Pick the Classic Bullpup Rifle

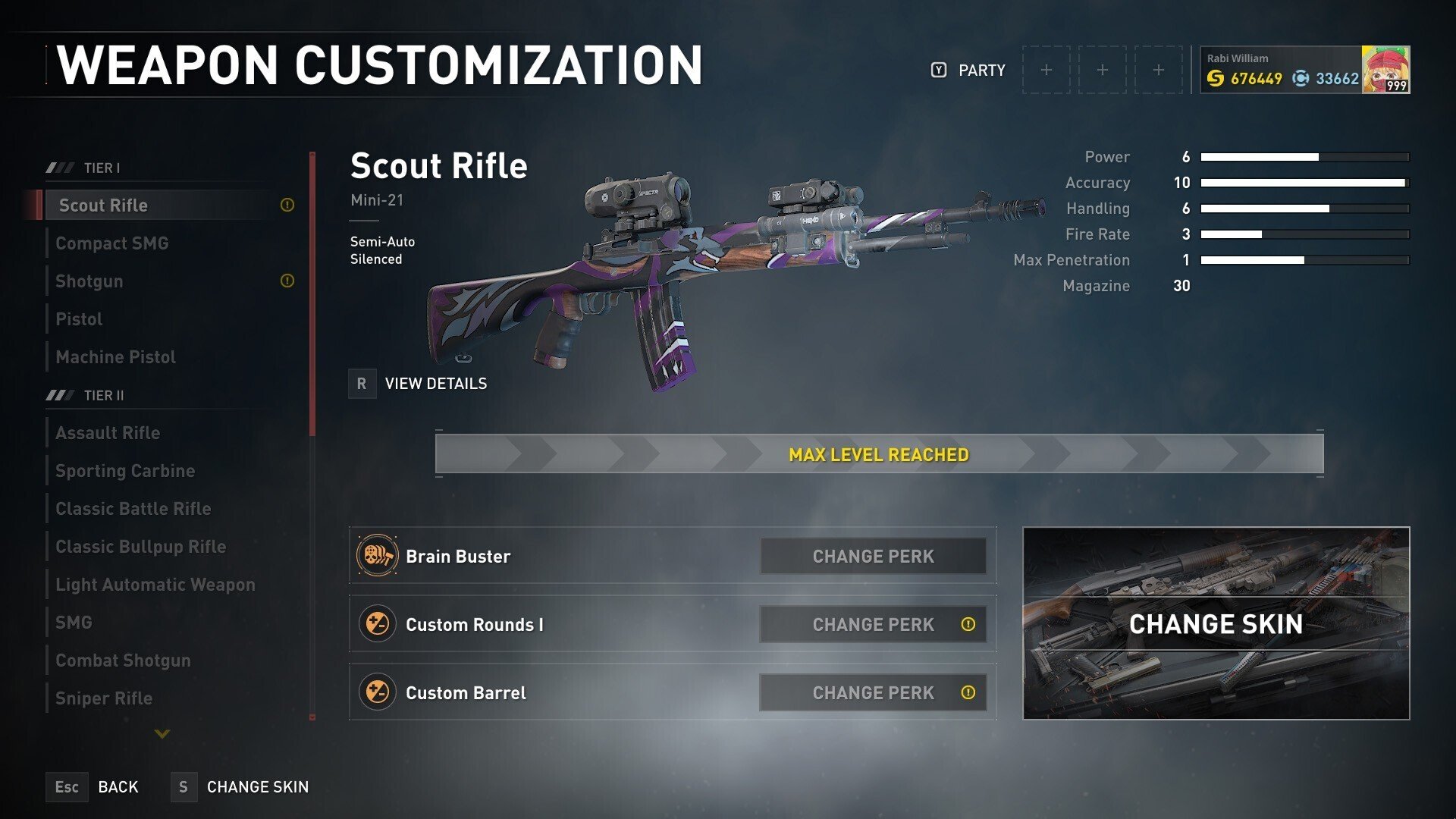(141, 547)
